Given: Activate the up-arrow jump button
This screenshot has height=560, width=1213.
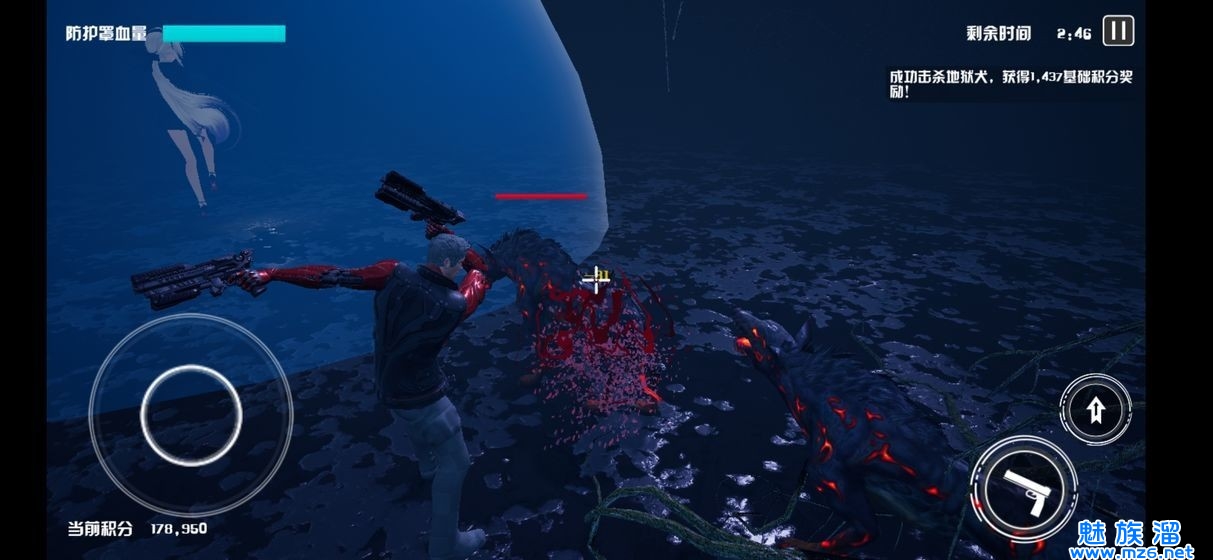Looking at the screenshot, I should 1095,408.
